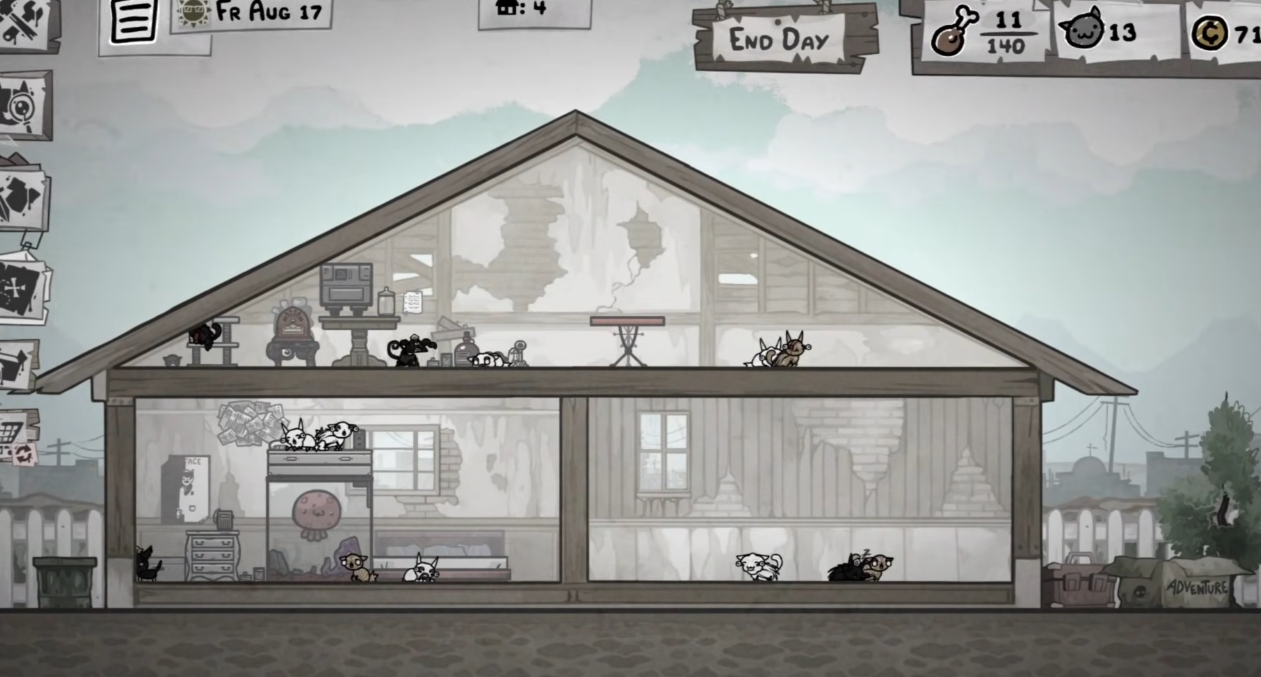Click the End Day wooden sign
This screenshot has height=677, width=1261.
point(785,39)
